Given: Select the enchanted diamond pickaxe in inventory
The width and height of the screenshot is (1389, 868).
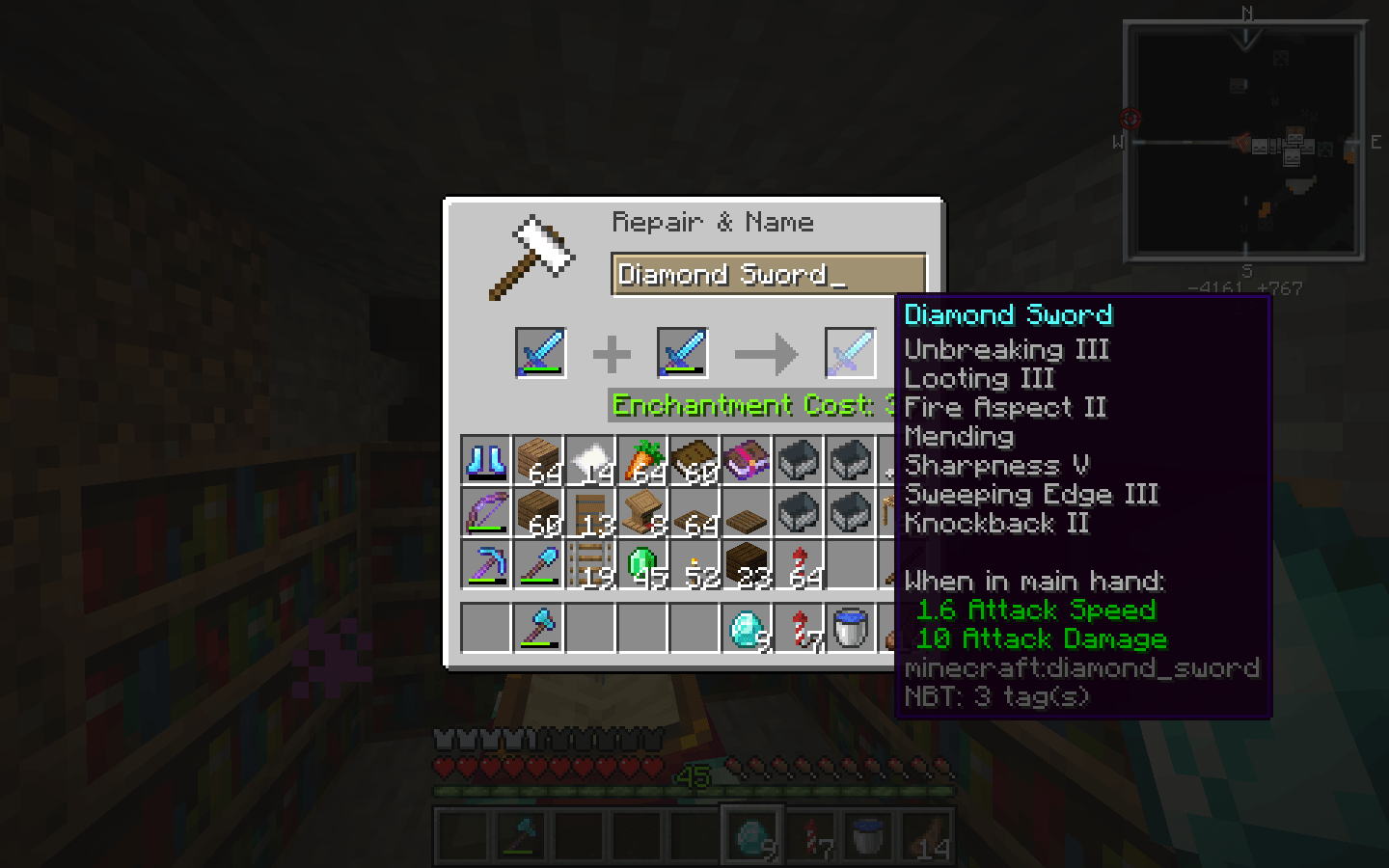Looking at the screenshot, I should pos(485,565).
